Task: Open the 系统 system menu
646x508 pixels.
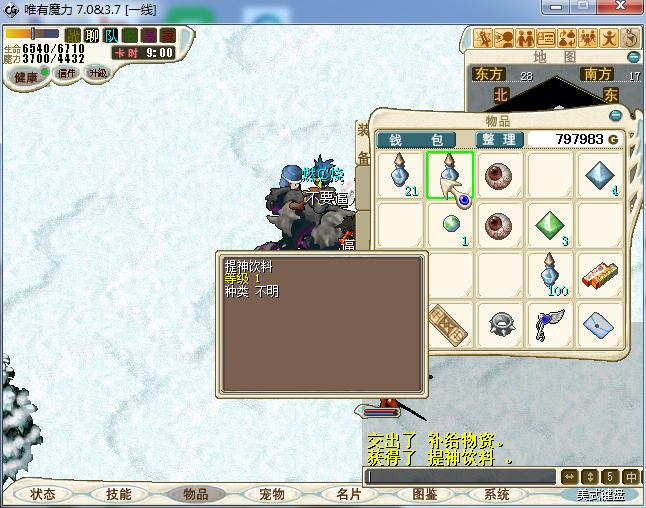Action: tap(497, 494)
